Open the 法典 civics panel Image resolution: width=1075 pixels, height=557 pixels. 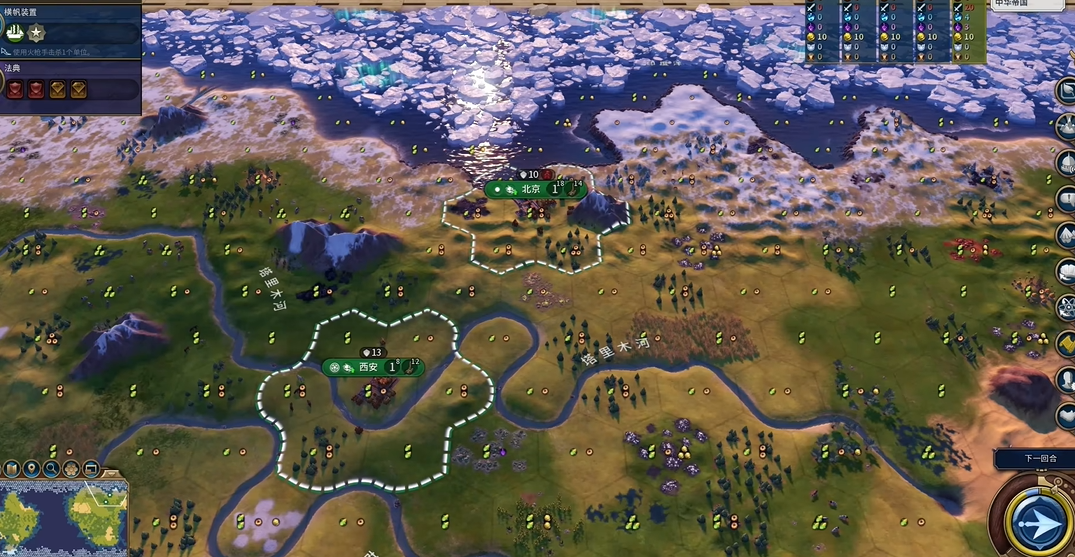(70, 89)
